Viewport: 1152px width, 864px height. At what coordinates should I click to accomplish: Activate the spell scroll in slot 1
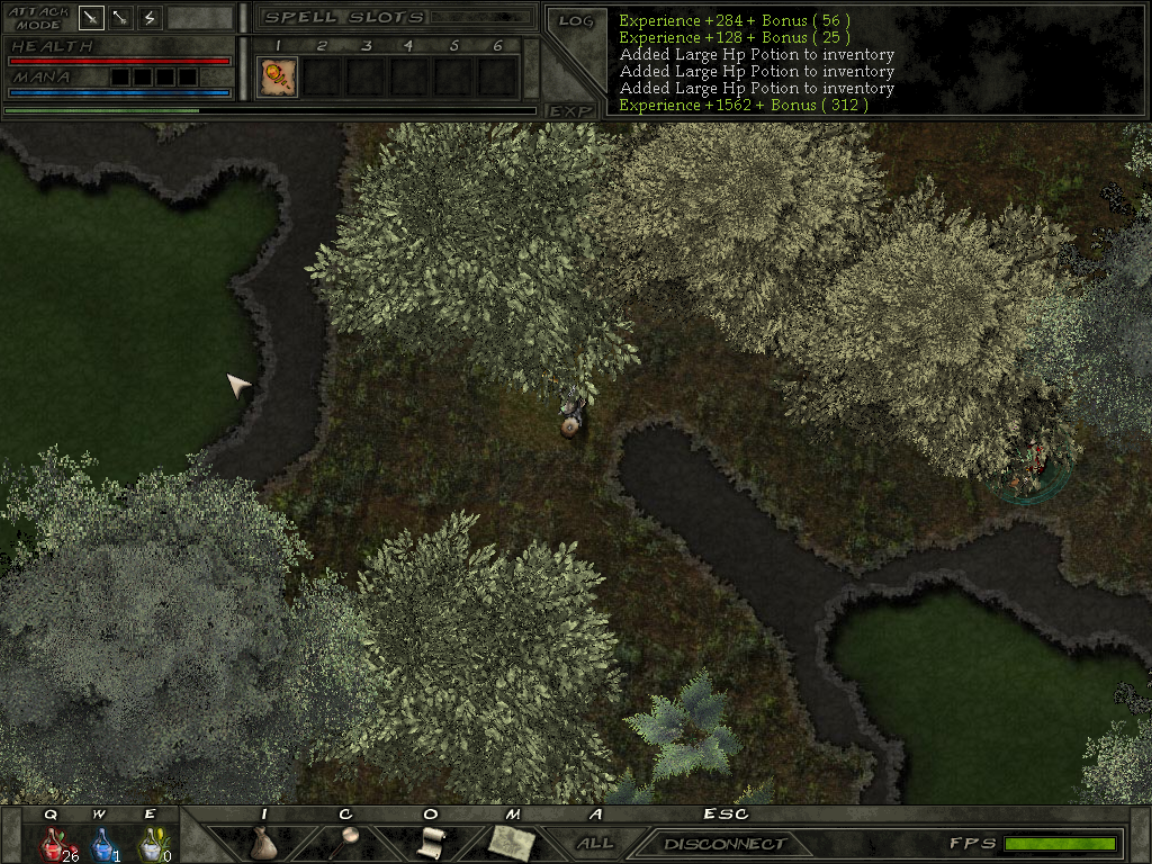[x=277, y=77]
